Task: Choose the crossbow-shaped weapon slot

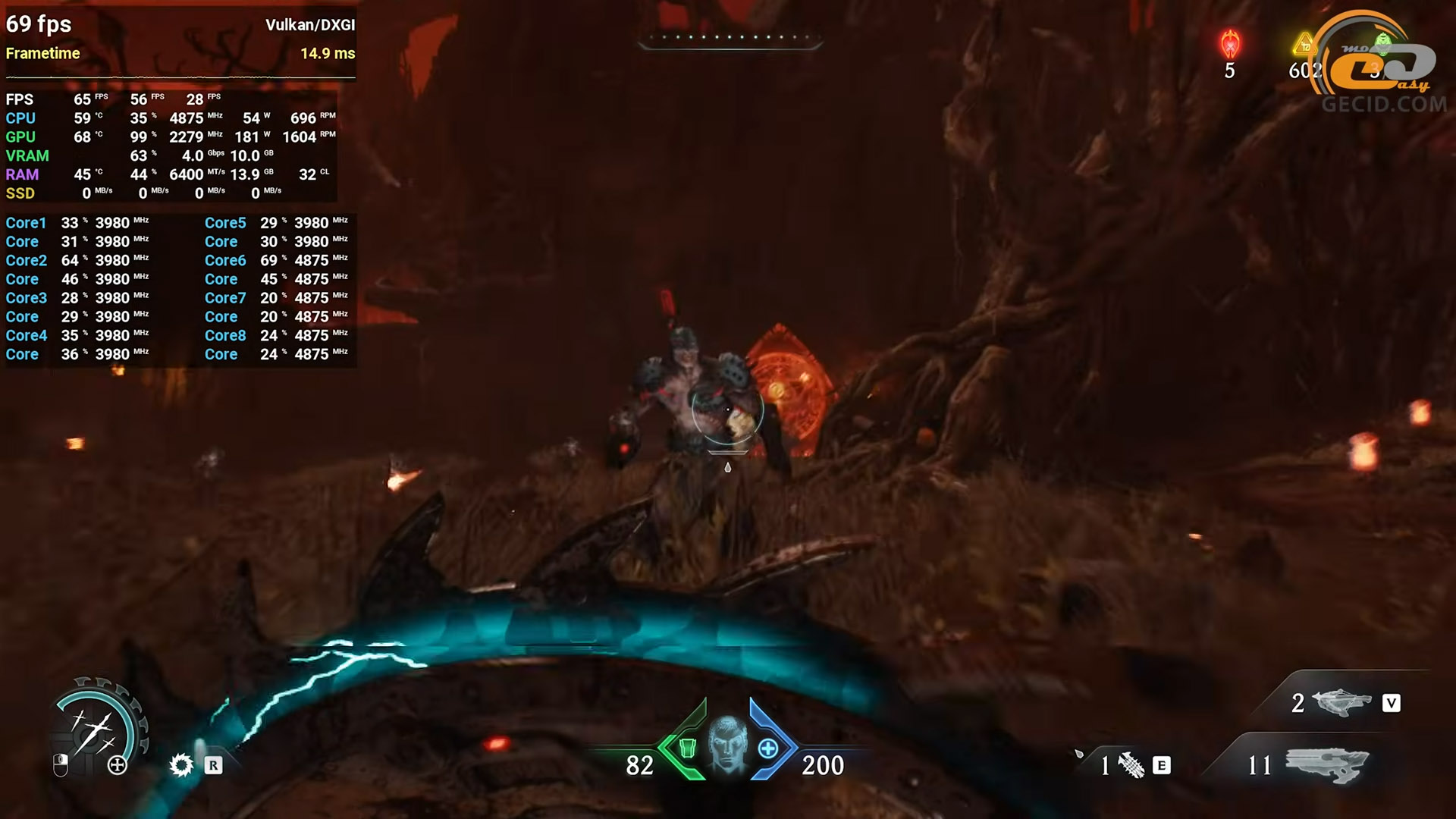Action: [1341, 702]
